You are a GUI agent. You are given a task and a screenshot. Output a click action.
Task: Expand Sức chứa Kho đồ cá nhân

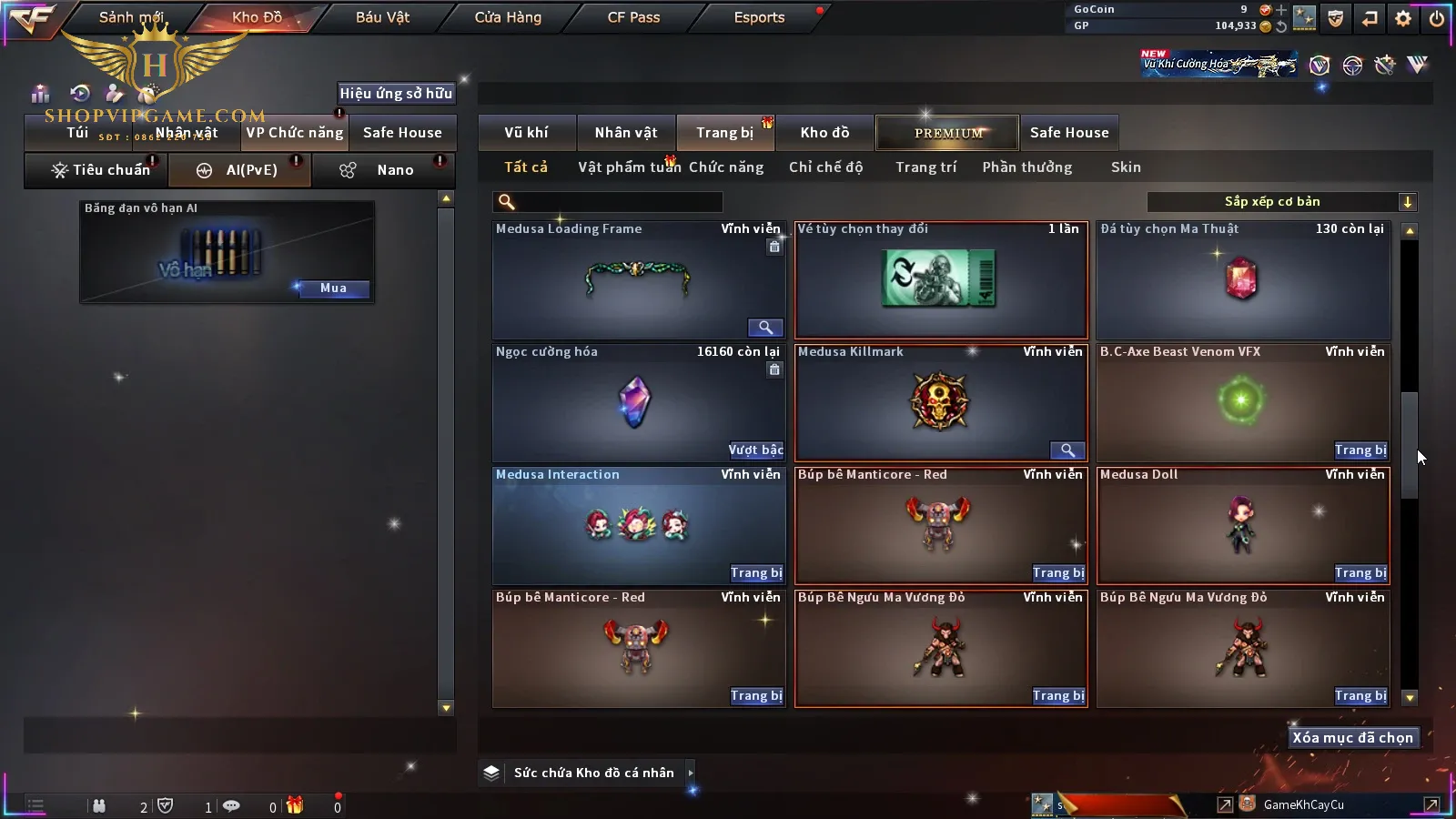691,773
